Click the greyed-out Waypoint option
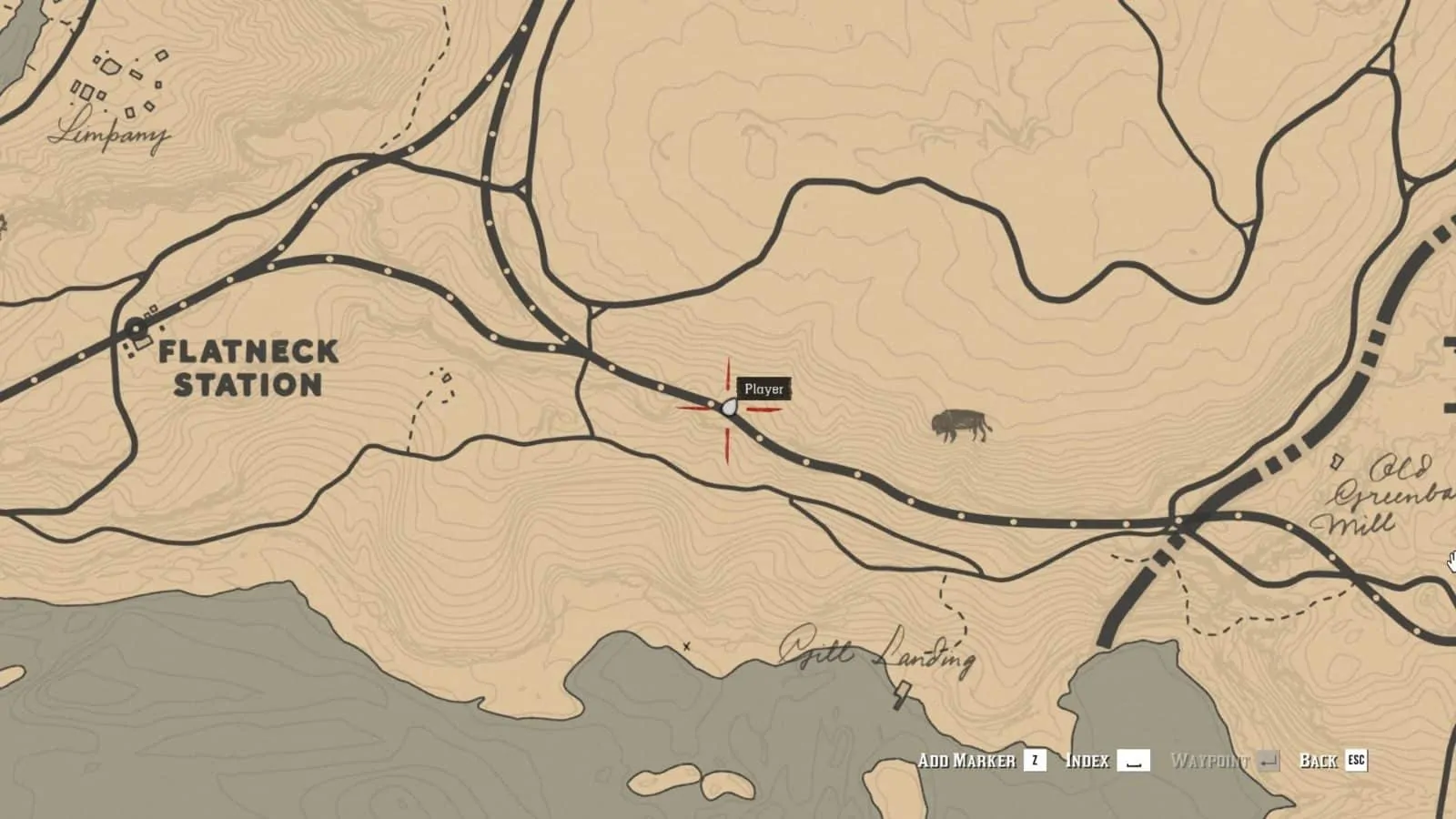 pyautogui.click(x=1210, y=761)
